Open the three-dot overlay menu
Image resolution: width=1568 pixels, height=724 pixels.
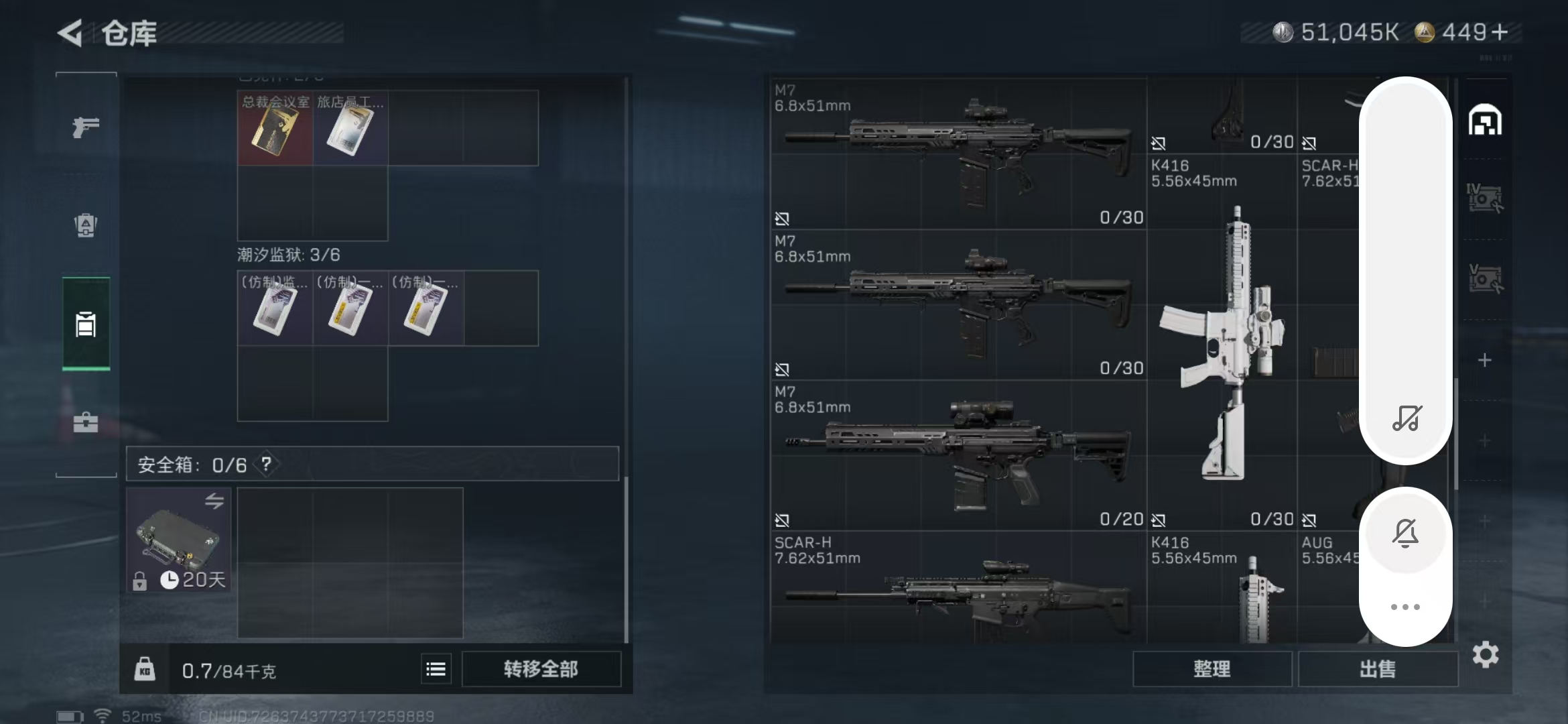1405,607
